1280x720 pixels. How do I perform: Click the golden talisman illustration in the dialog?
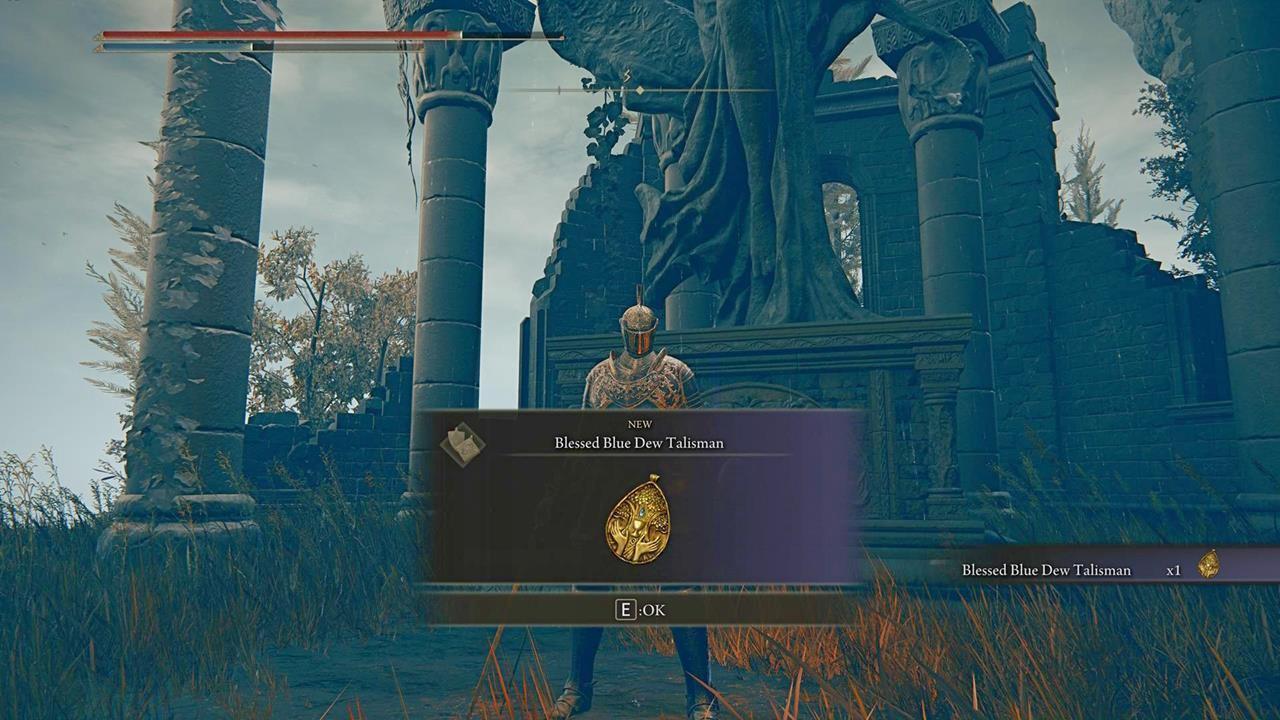tap(640, 520)
